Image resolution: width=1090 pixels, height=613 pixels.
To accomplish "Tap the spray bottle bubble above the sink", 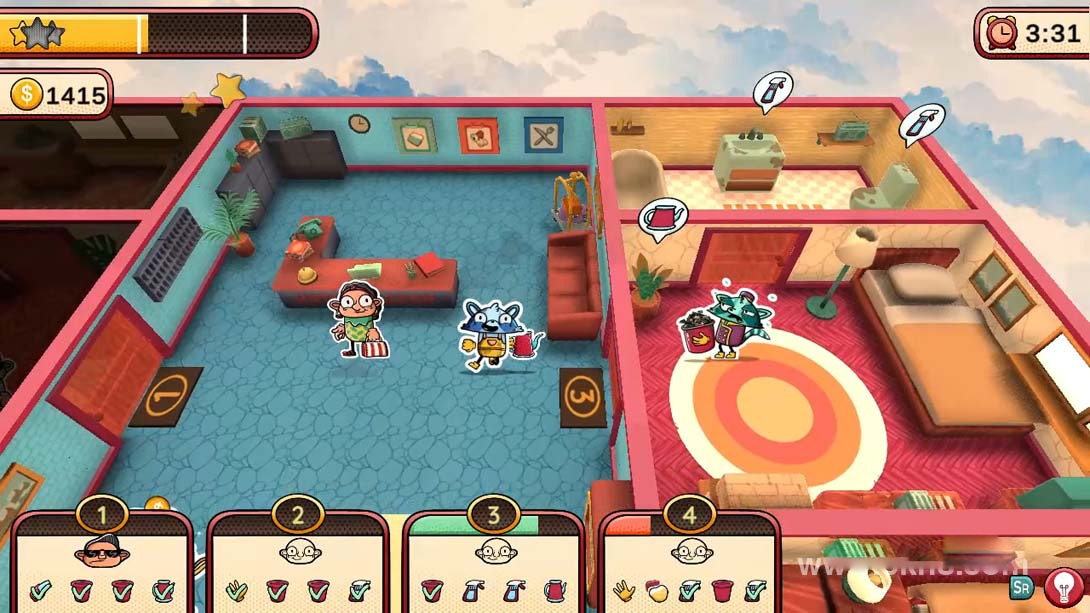I will tap(773, 91).
